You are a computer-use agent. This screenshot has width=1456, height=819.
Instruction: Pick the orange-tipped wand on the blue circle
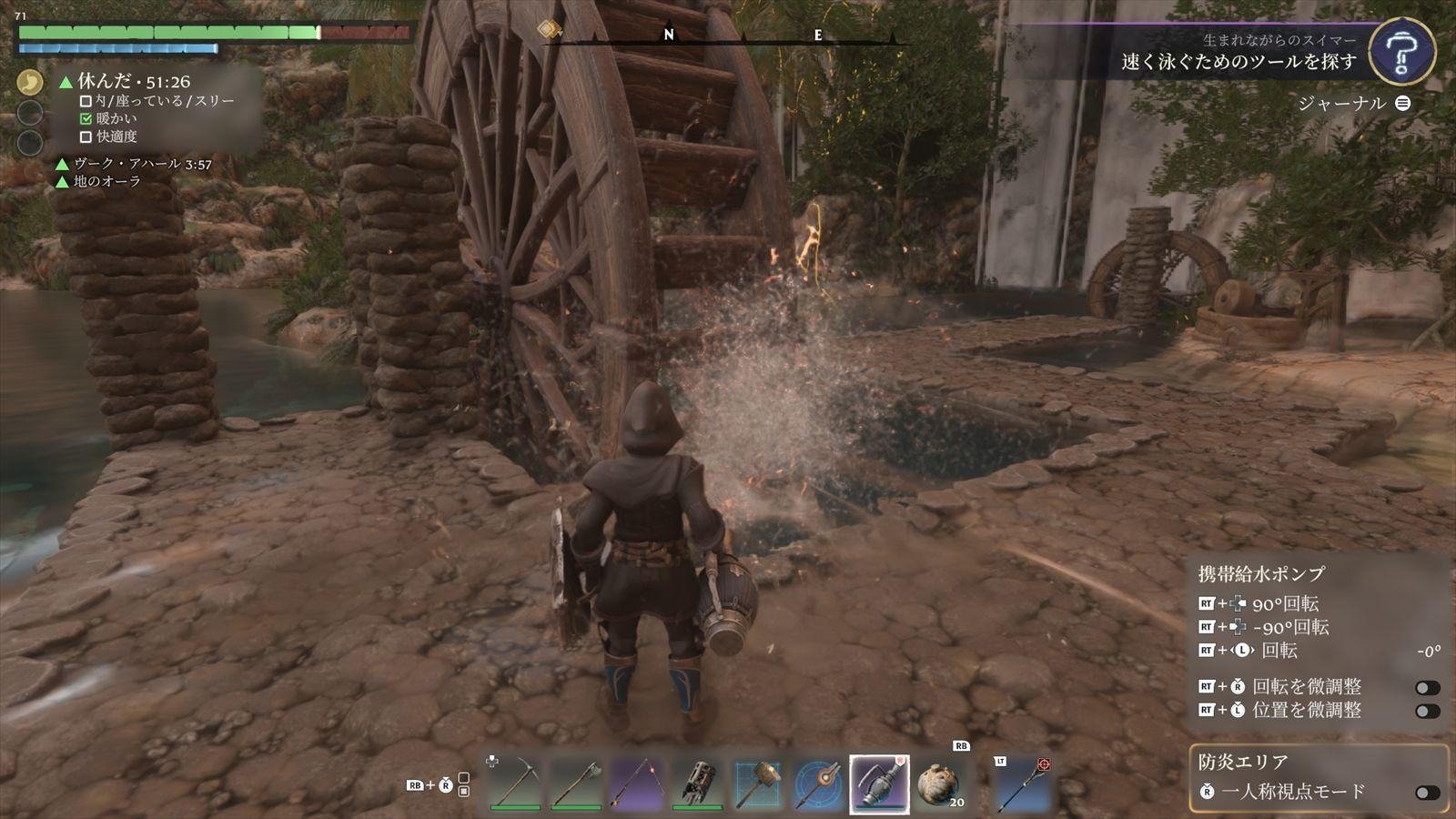(819, 783)
